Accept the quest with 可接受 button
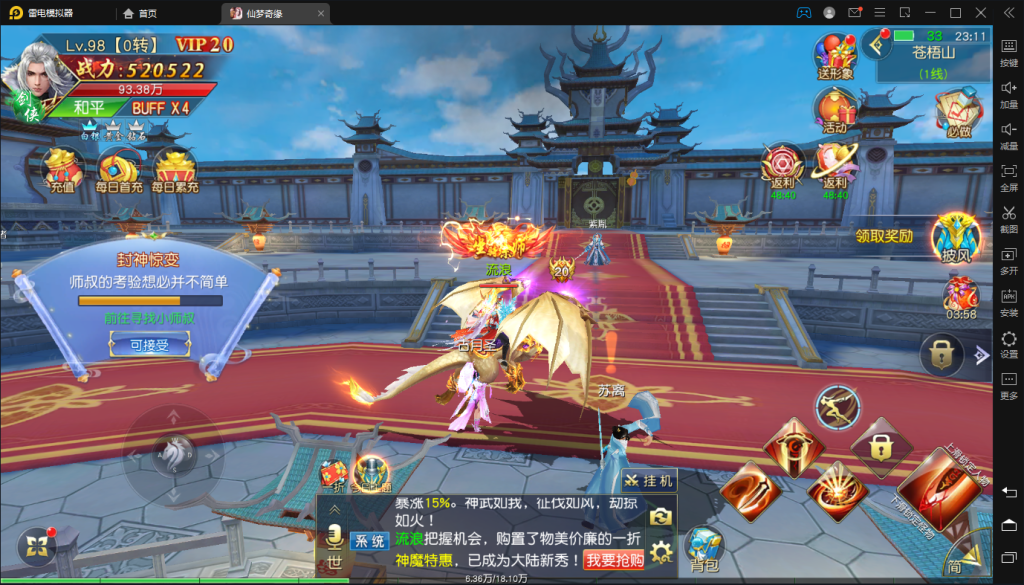This screenshot has height=585, width=1024. coord(149,346)
